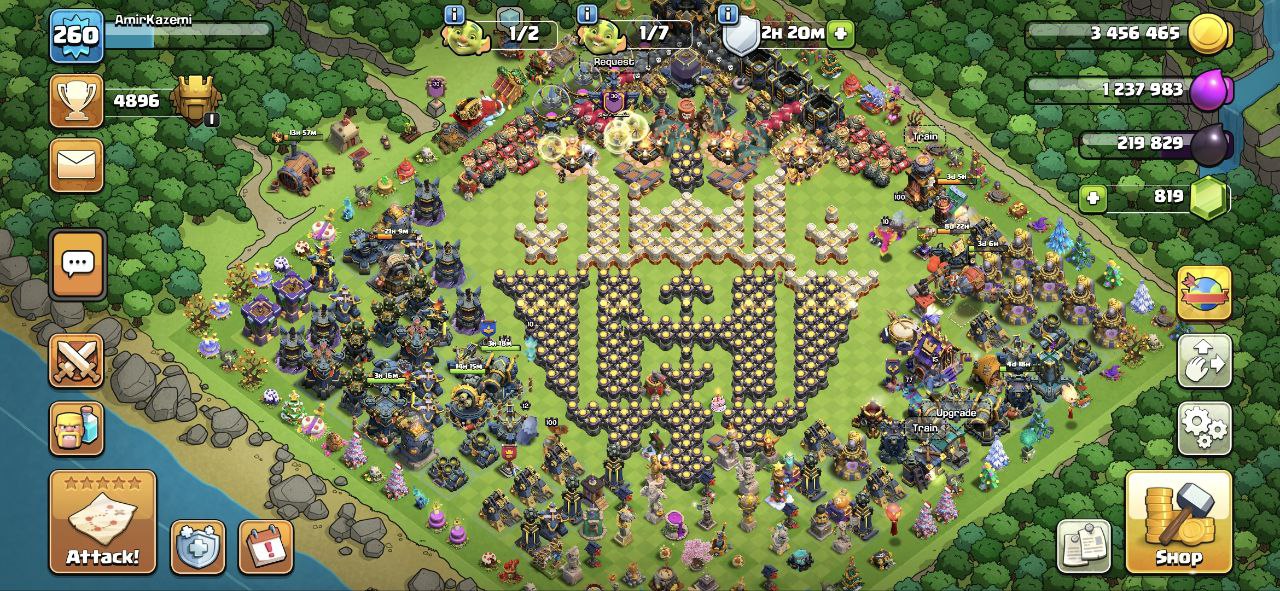Open the Settings gears
Image resolution: width=1280 pixels, height=591 pixels.
click(x=1204, y=428)
